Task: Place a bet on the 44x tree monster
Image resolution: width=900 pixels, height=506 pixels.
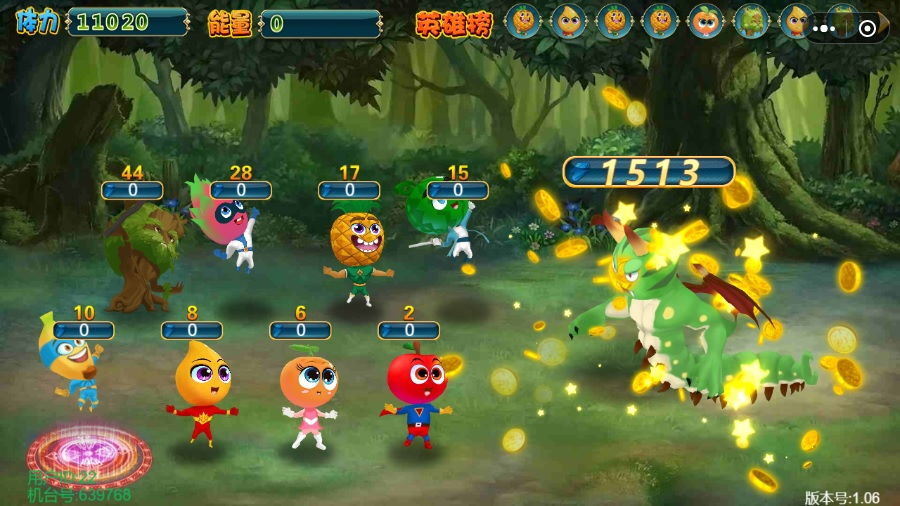Action: coord(131,190)
